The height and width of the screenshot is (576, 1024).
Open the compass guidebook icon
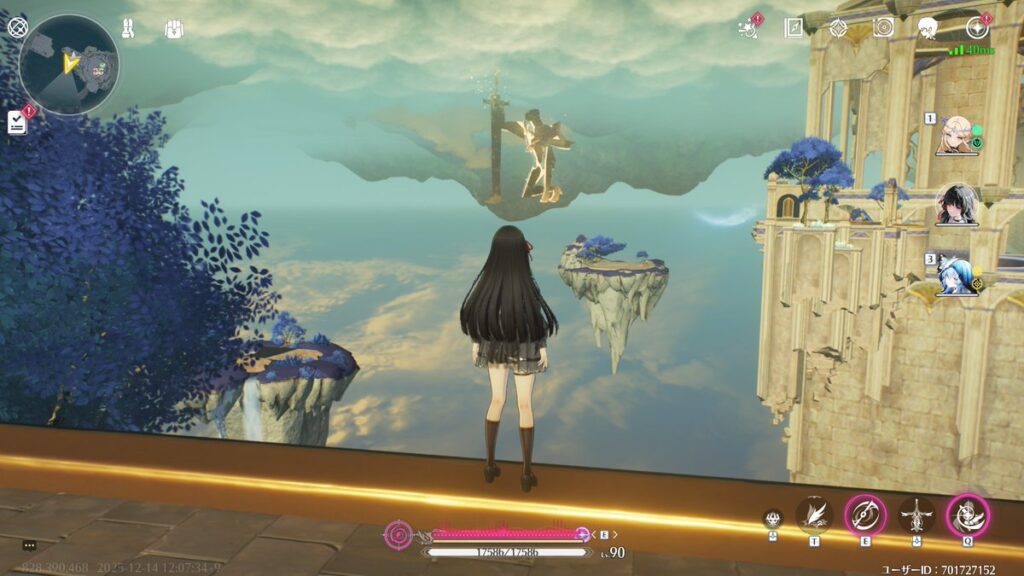793,28
